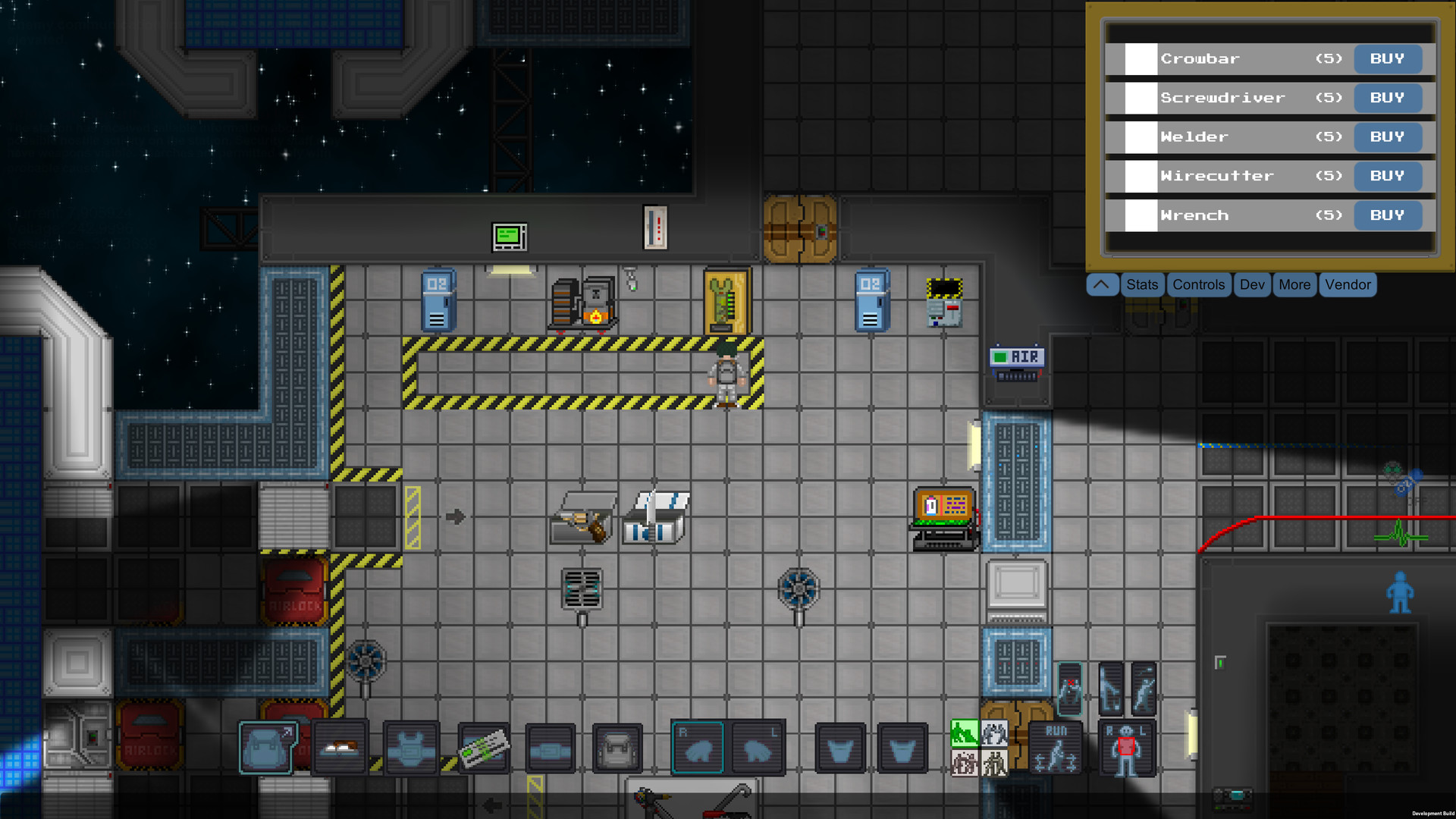This screenshot has width=1456, height=819.
Task: Click the suit storage slot
Action: pos(617,748)
